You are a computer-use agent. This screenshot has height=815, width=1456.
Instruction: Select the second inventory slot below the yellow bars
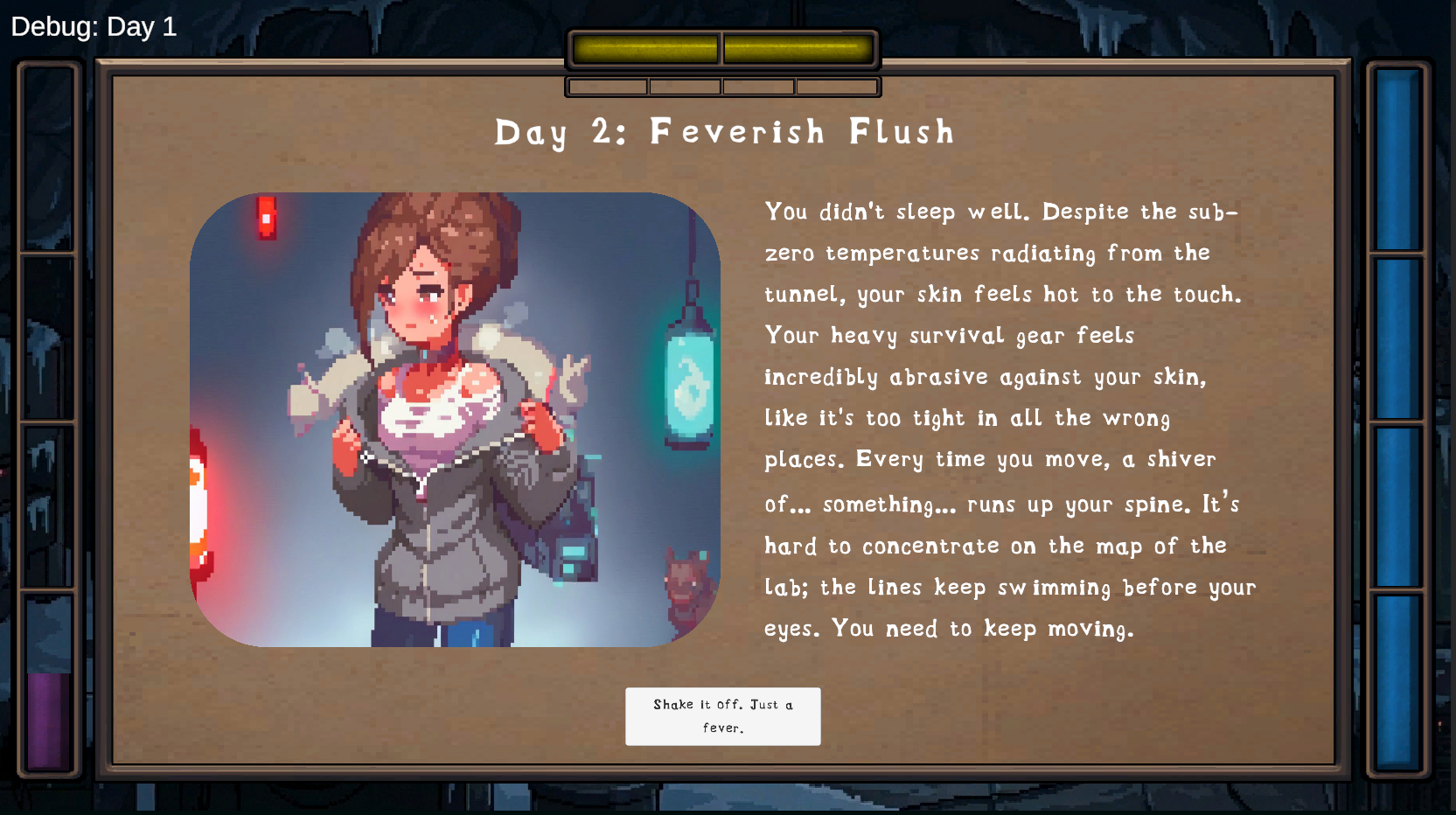(685, 86)
